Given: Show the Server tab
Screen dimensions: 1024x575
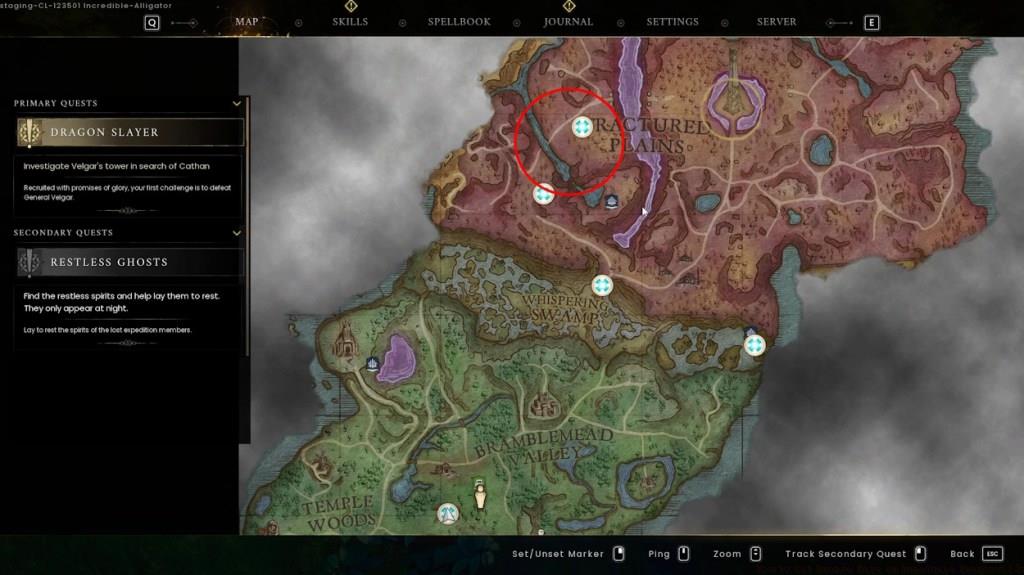Looking at the screenshot, I should point(776,22).
